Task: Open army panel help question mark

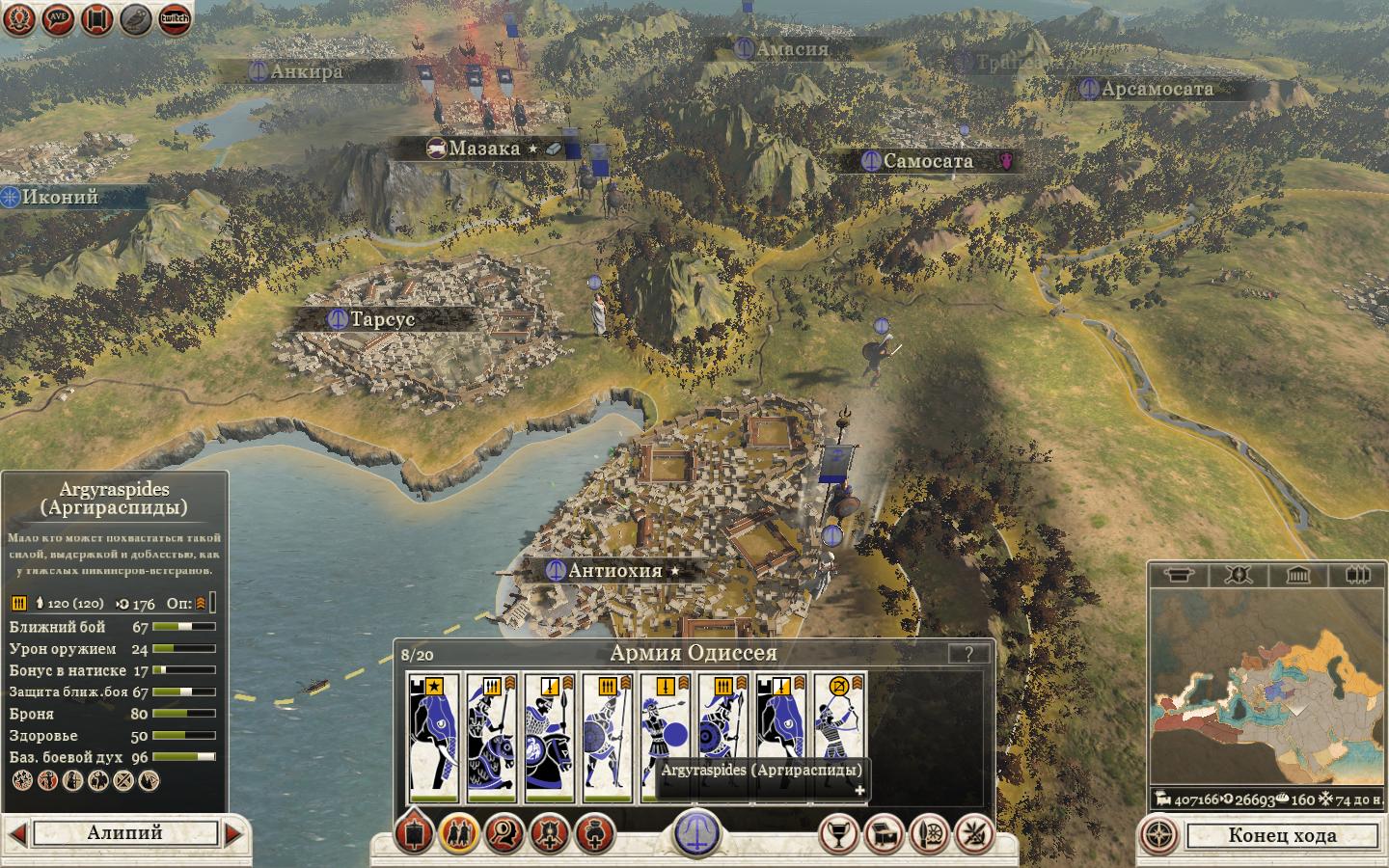Action: 967,653
